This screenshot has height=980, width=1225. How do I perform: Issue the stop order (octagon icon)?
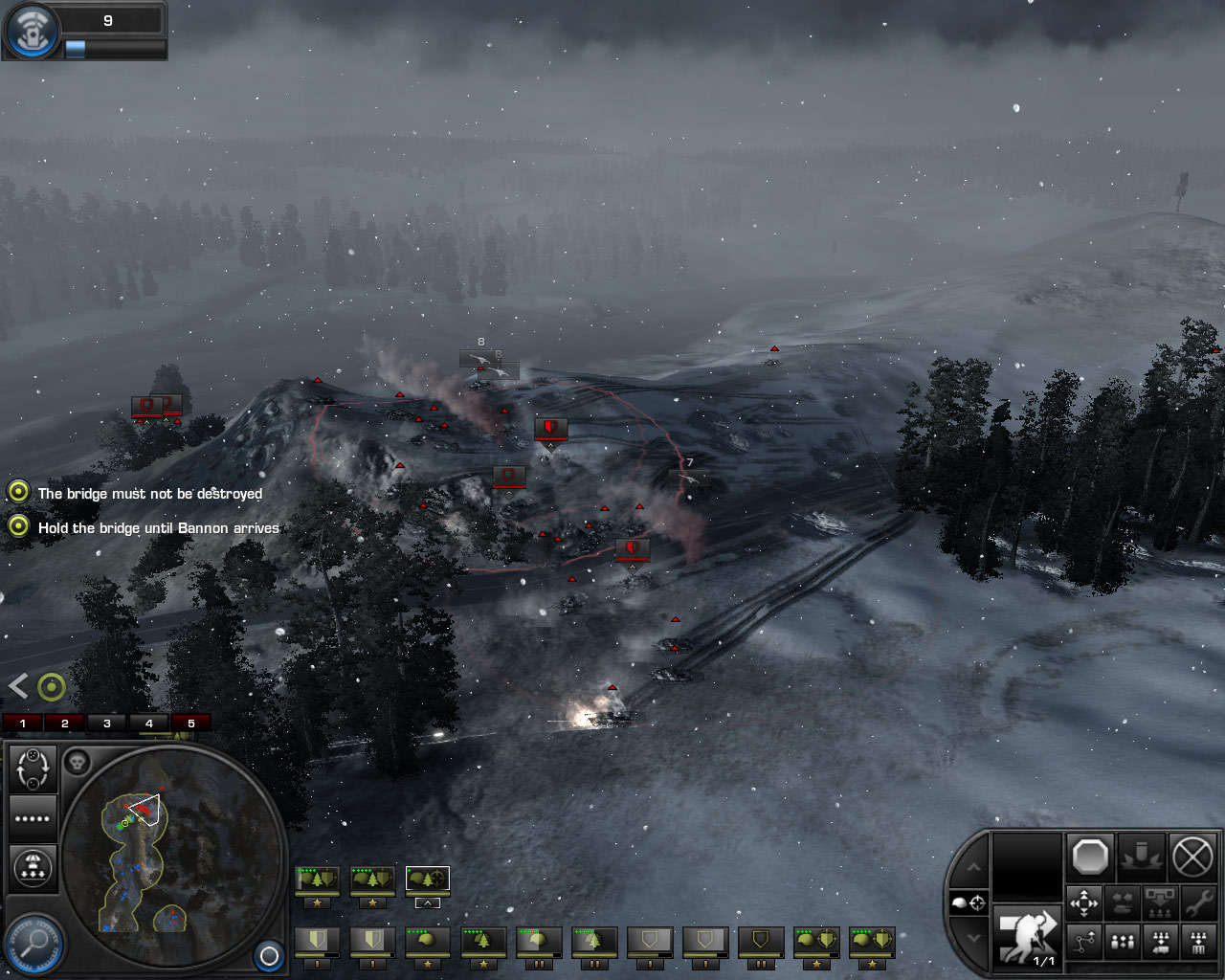pos(1090,856)
